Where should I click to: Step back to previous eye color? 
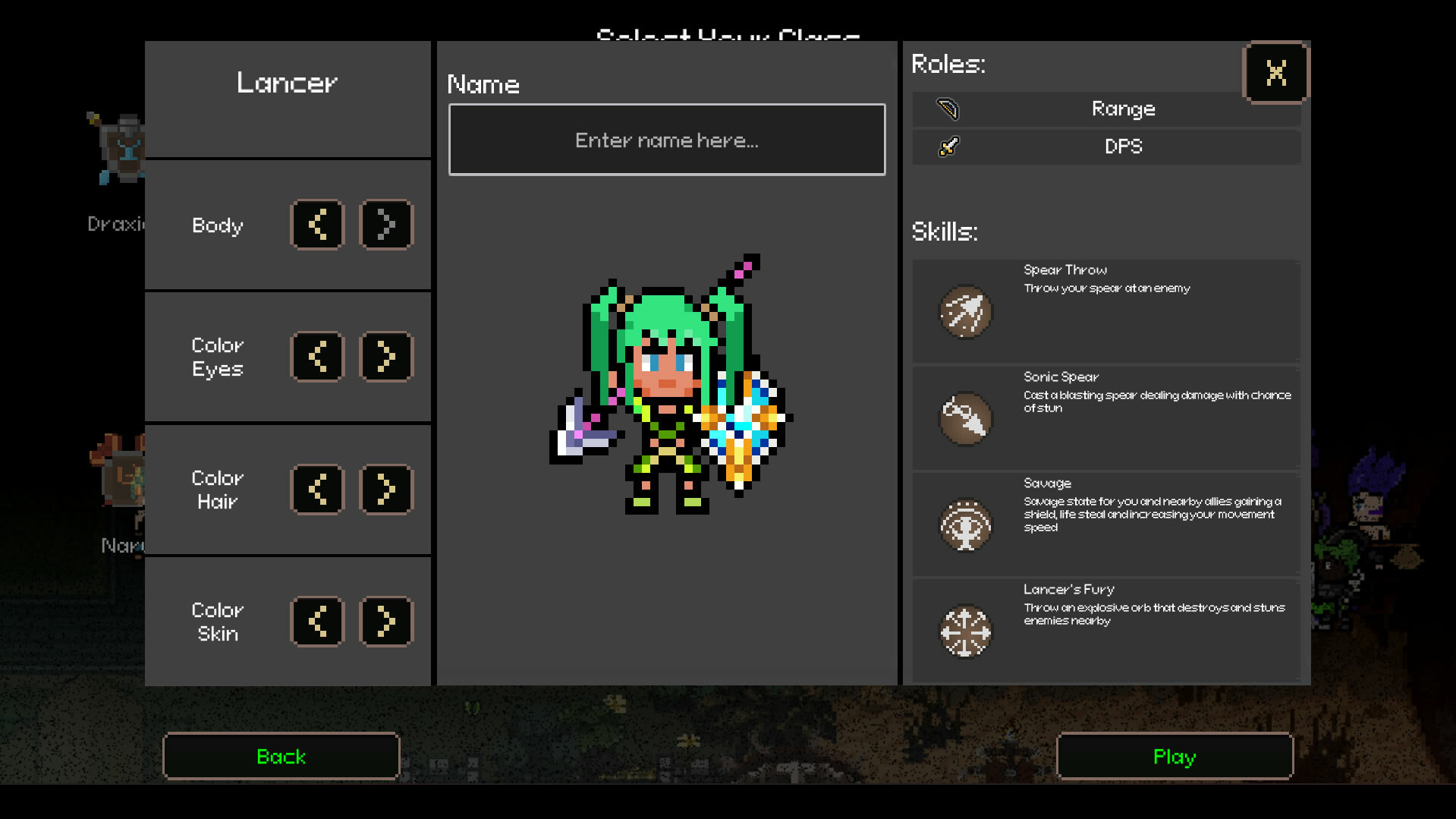318,357
